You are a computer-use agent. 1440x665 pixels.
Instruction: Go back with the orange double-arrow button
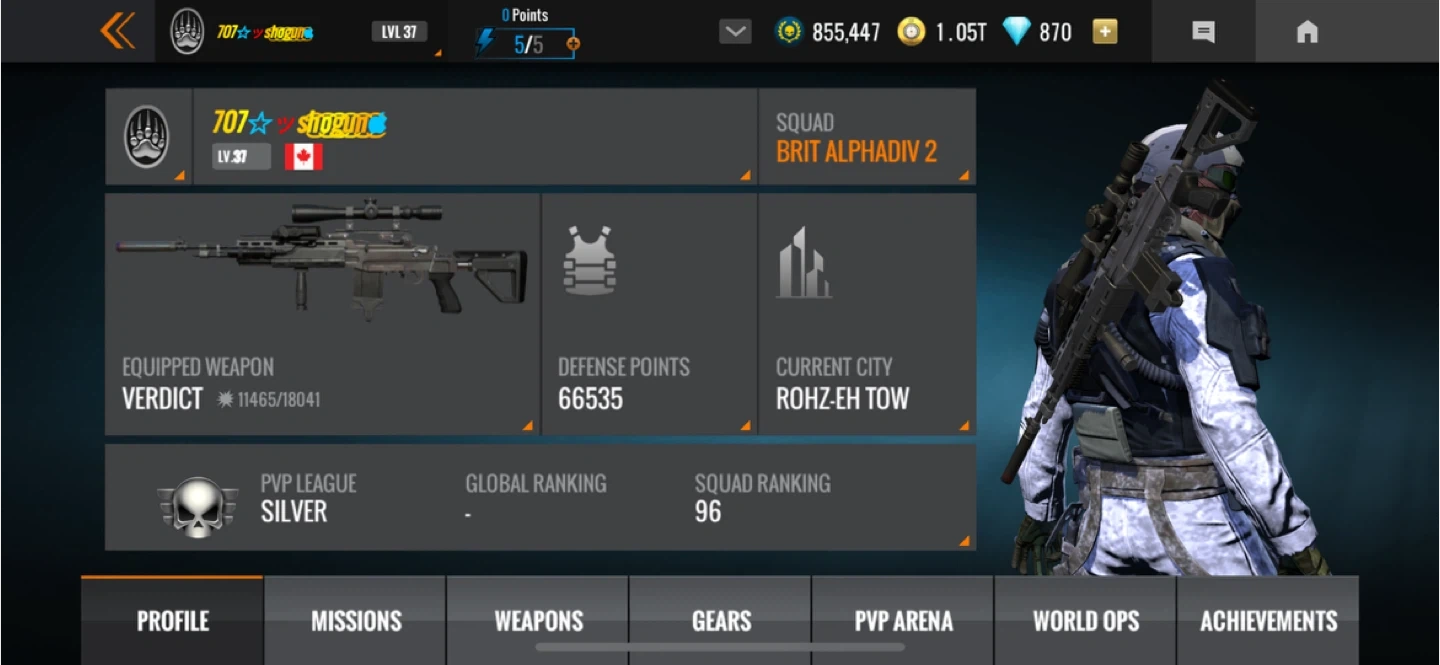tap(117, 31)
